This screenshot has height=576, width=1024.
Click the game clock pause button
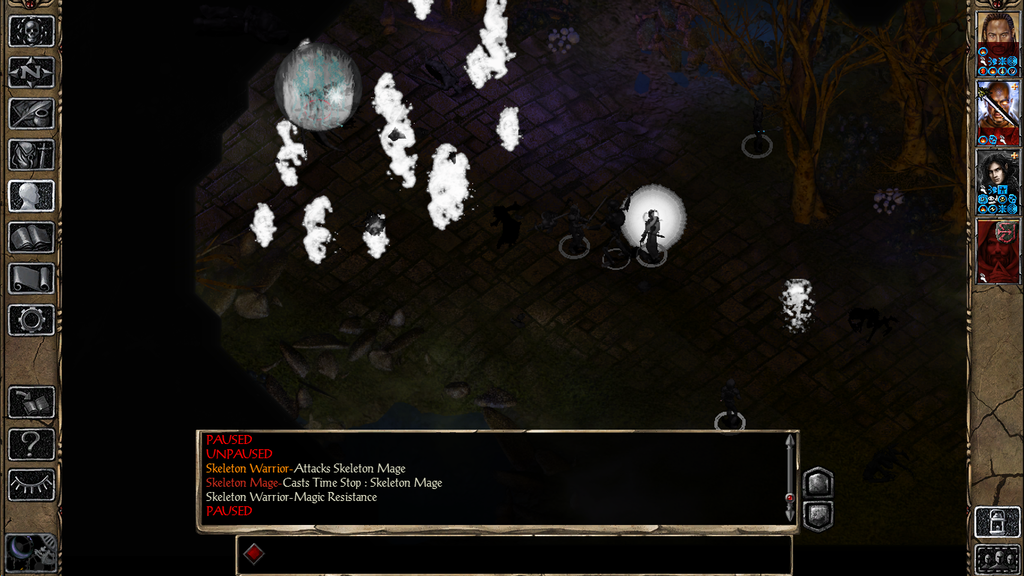pos(30,553)
